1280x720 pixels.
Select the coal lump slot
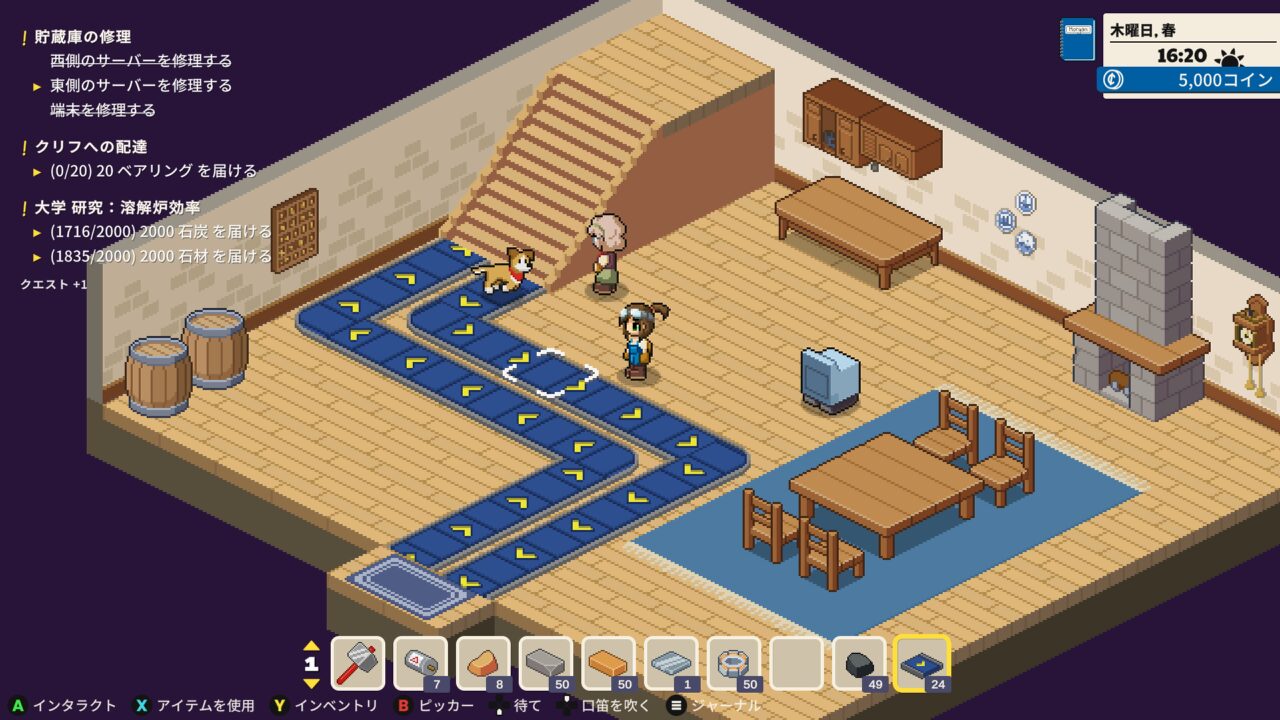(859, 663)
